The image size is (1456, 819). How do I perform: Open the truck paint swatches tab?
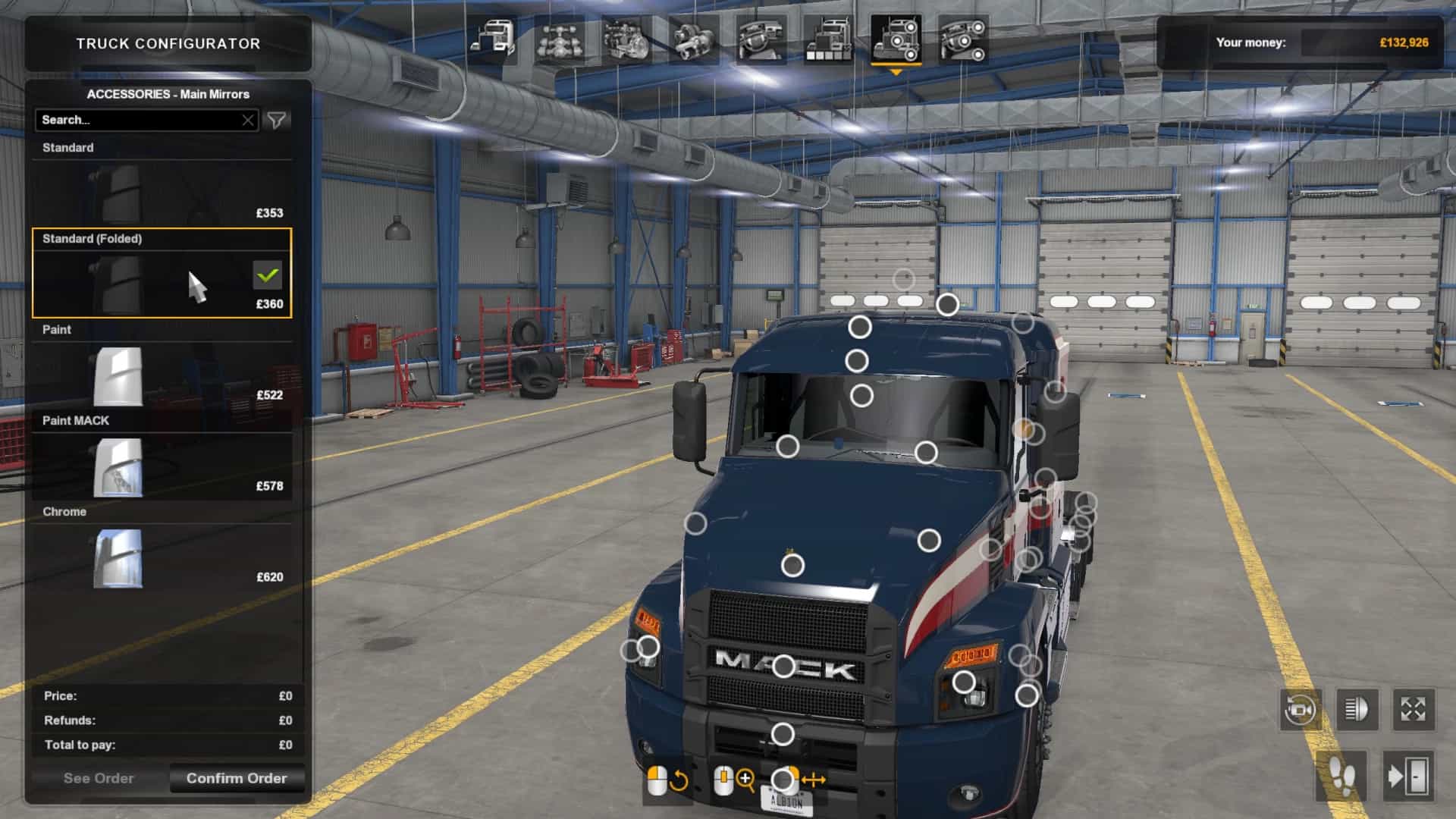pyautogui.click(x=828, y=39)
